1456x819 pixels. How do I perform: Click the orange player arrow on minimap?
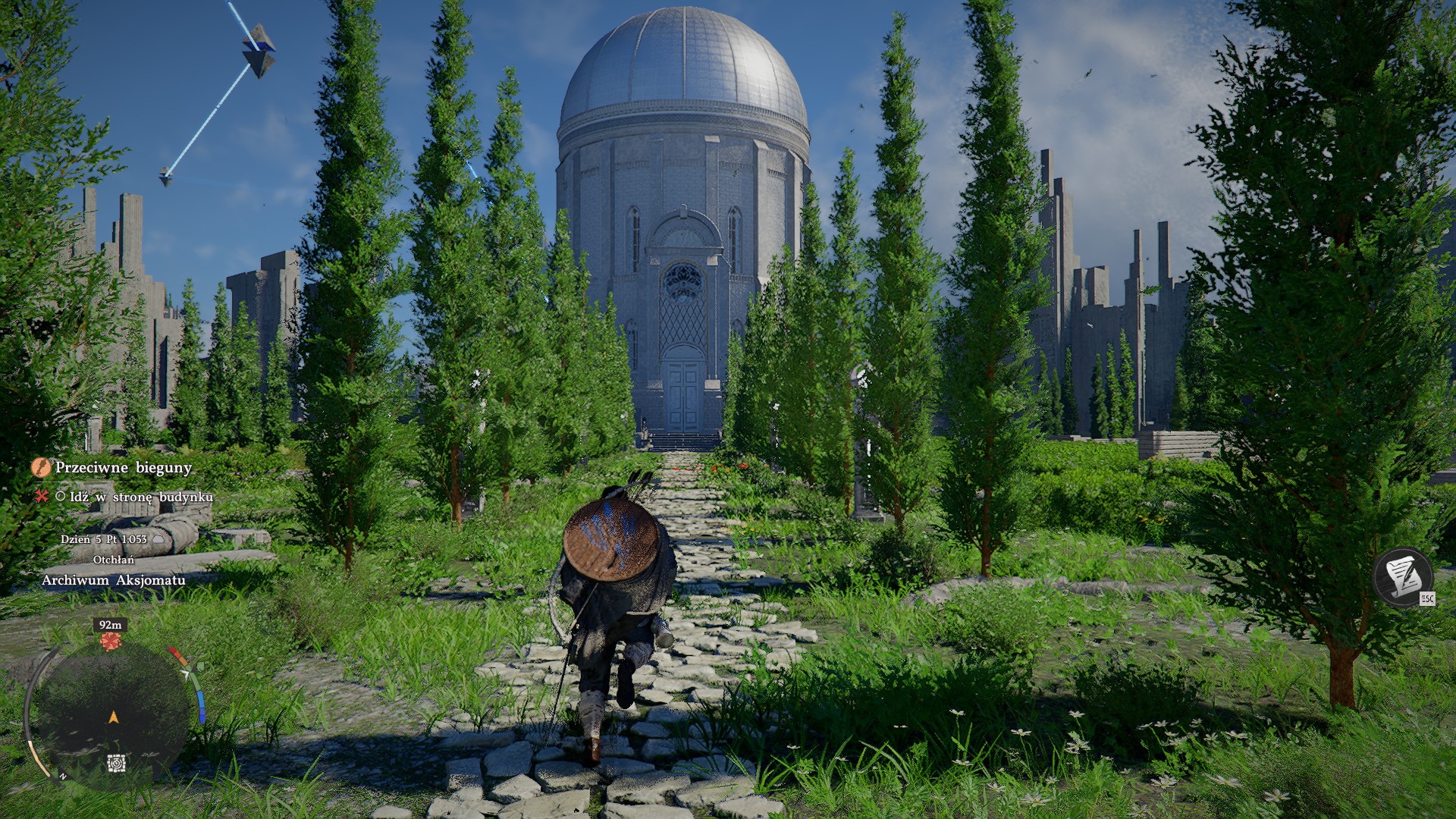tap(114, 717)
